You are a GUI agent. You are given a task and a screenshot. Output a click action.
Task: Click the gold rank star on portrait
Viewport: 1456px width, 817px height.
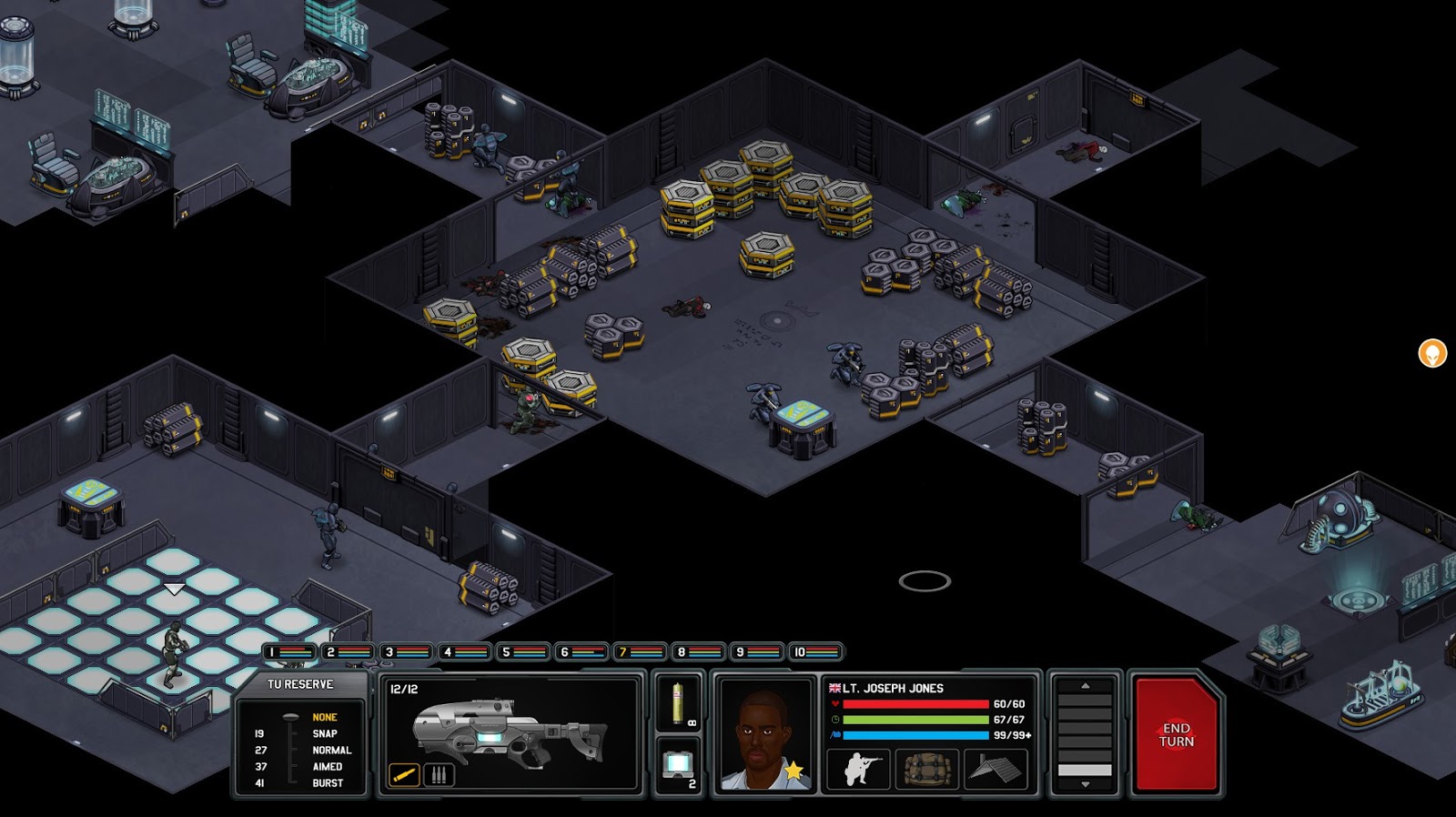(x=794, y=769)
